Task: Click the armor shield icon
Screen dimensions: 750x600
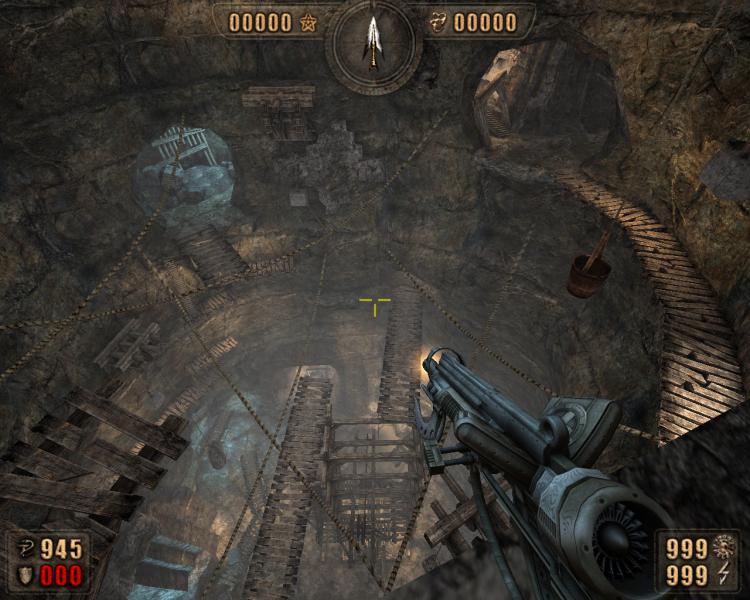Action: tap(24, 575)
